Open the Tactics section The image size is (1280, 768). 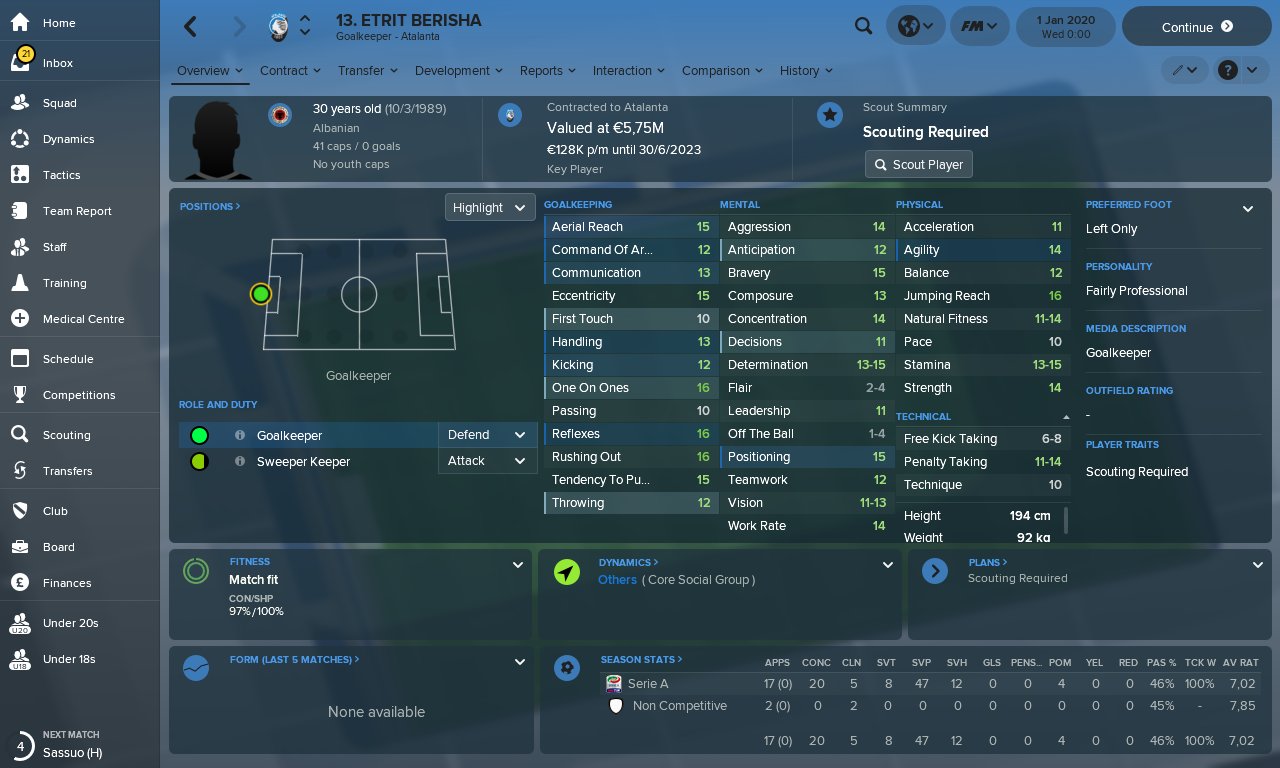tap(61, 175)
